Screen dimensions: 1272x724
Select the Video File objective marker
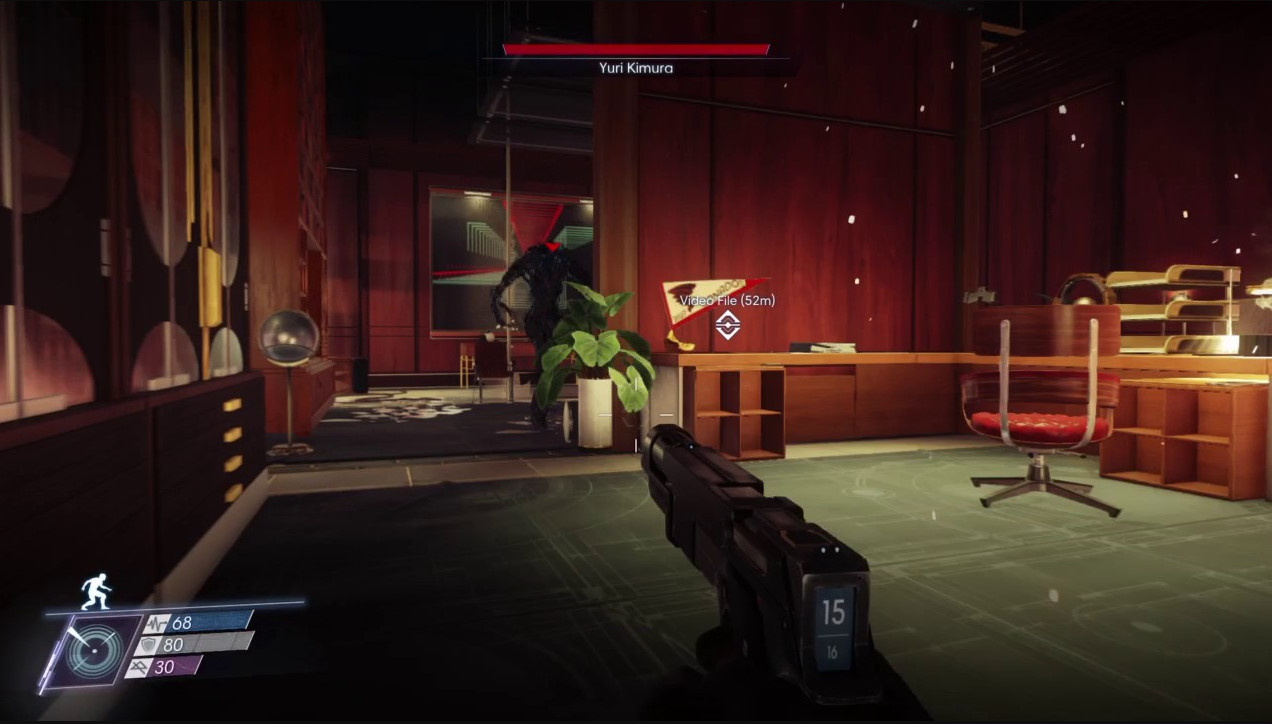727,322
